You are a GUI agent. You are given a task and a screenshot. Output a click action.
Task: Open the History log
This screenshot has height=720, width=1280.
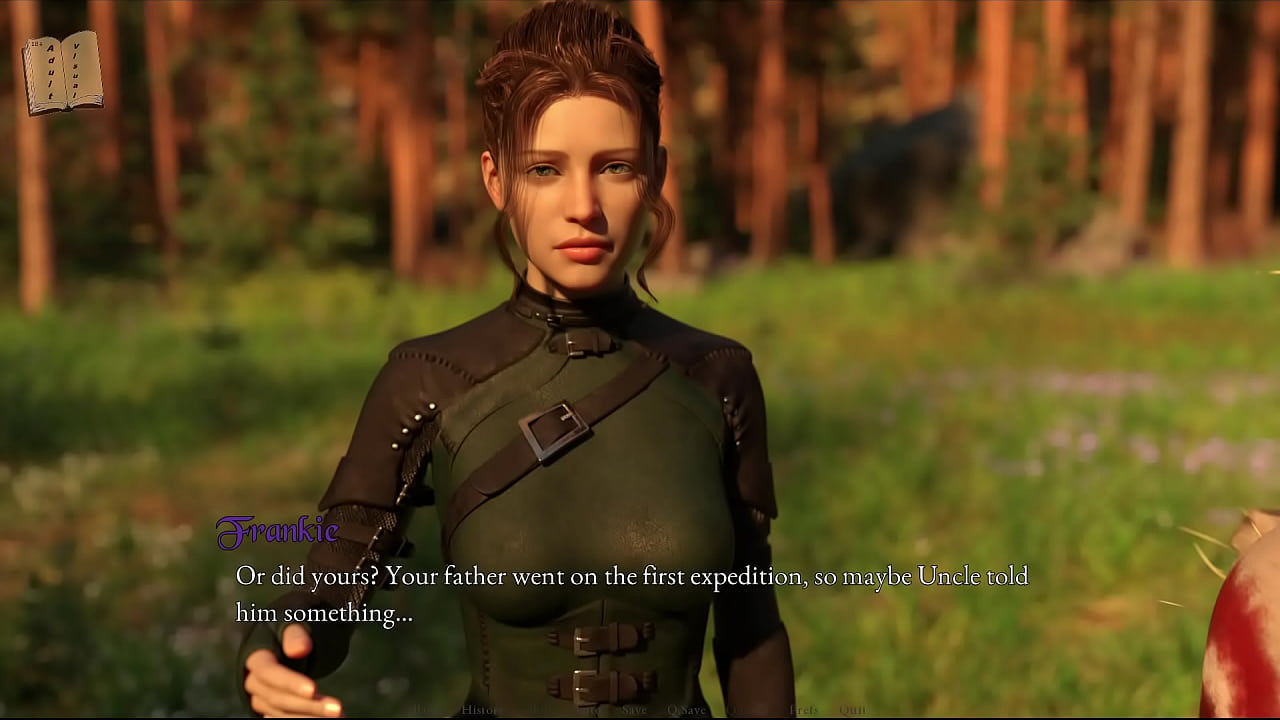479,710
